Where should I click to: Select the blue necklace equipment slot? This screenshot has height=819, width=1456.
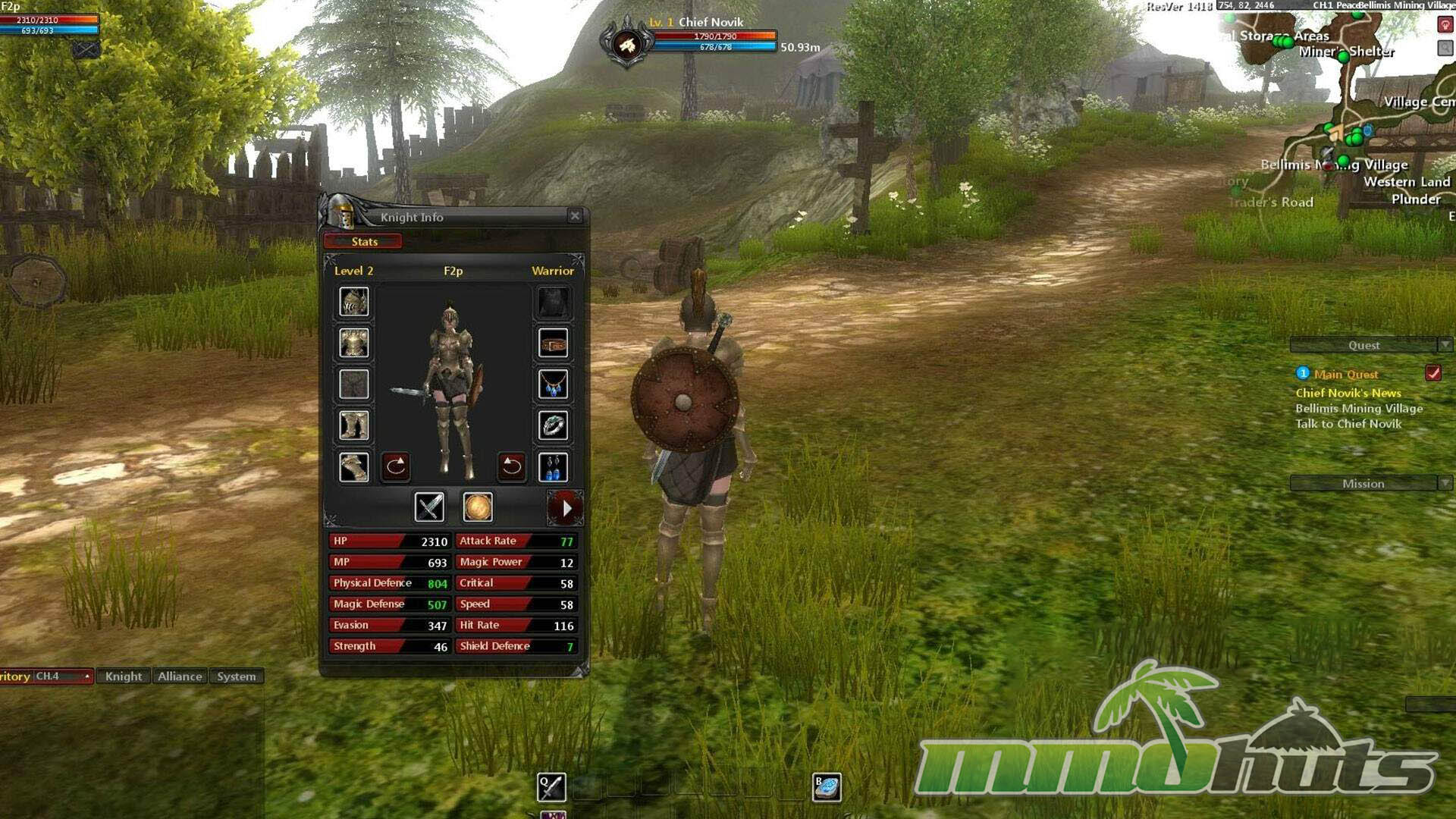tap(553, 384)
